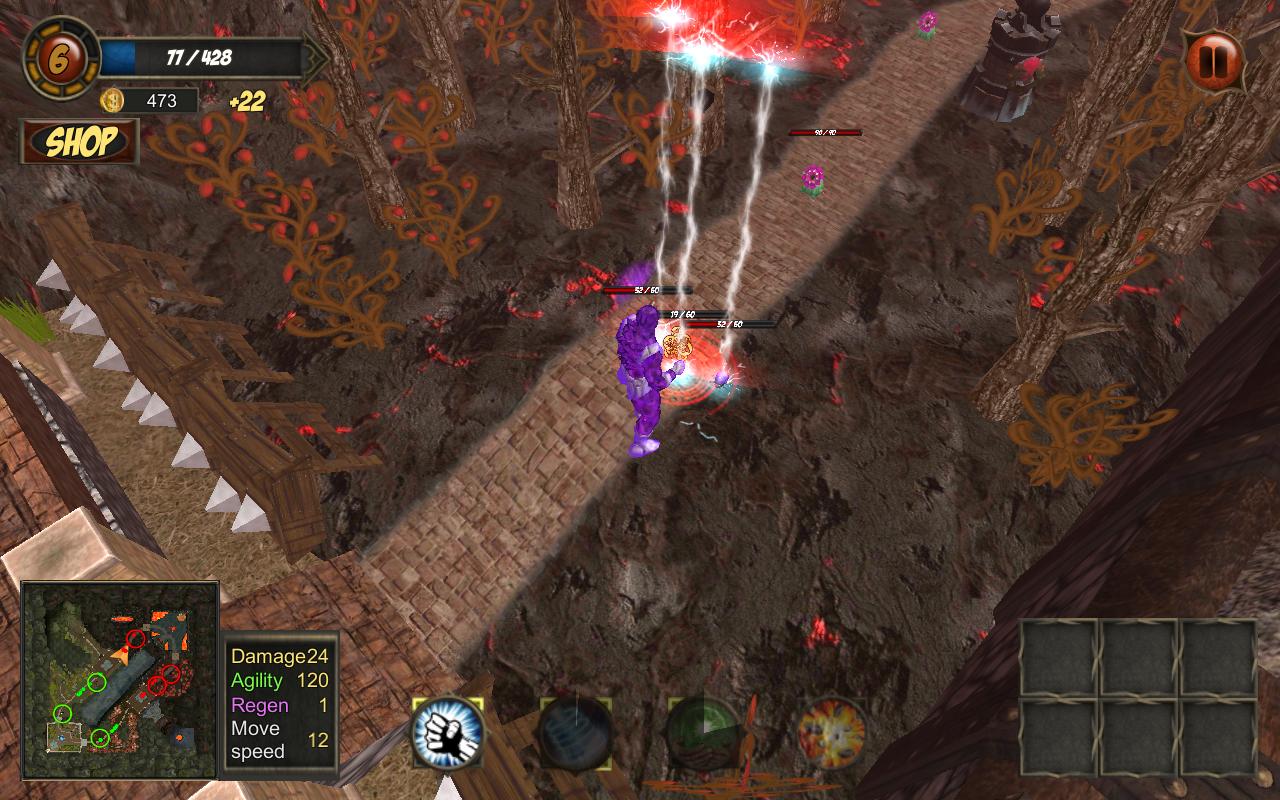Open the hero stats panel
The height and width of the screenshot is (800, 1280).
[x=280, y=700]
